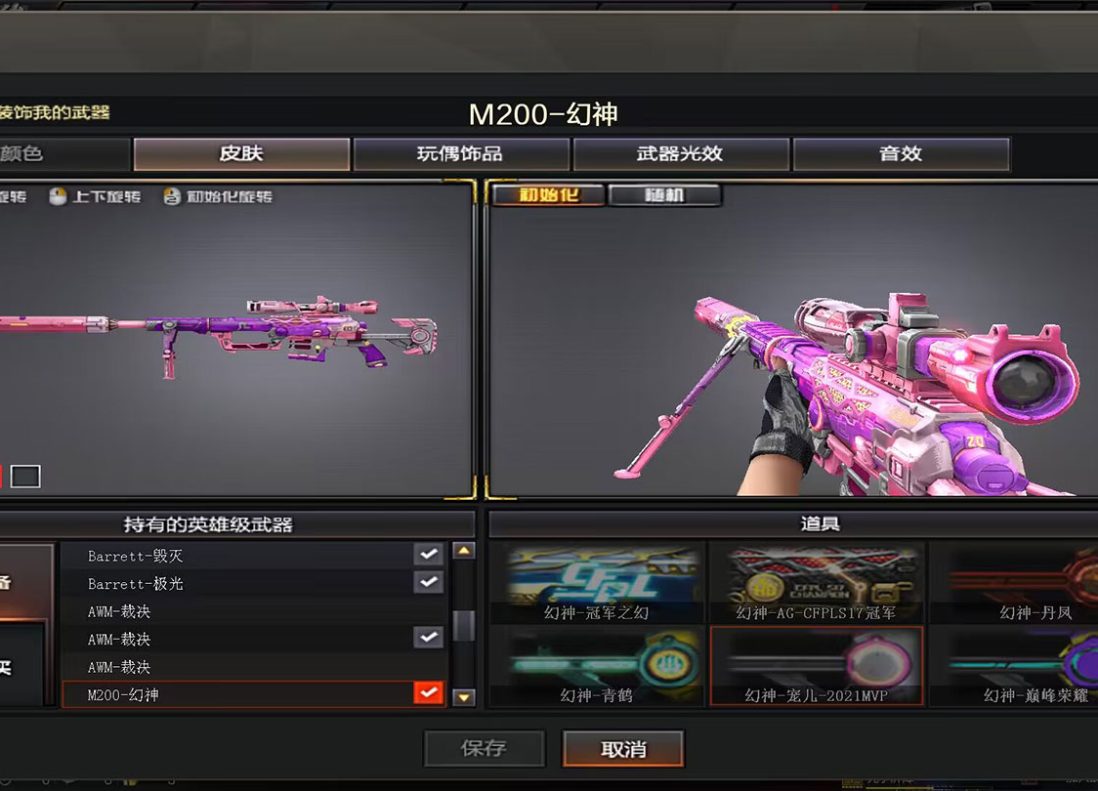Select the 幻神-AG-CFPLS17冠军 skin
1098x791 pixels.
pyautogui.click(x=816, y=583)
